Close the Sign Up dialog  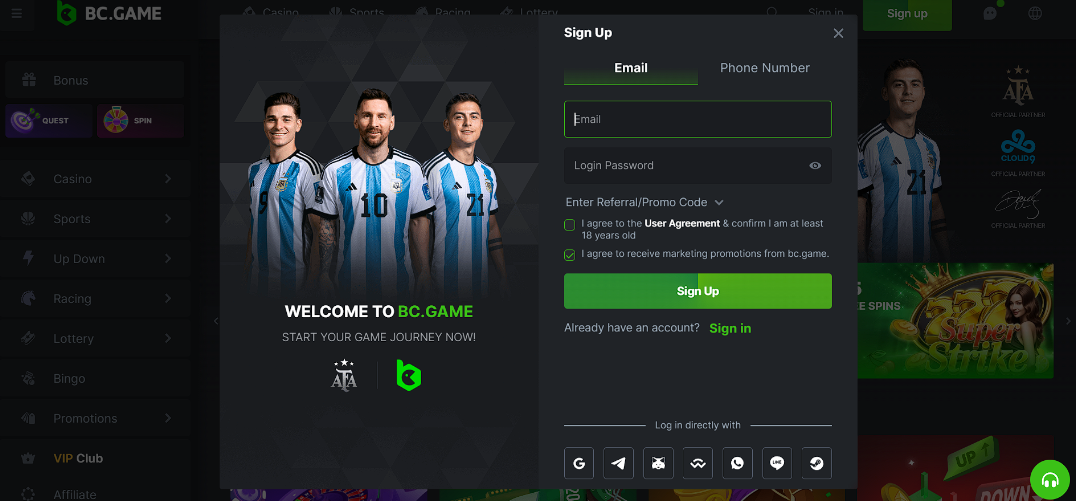[x=838, y=33]
